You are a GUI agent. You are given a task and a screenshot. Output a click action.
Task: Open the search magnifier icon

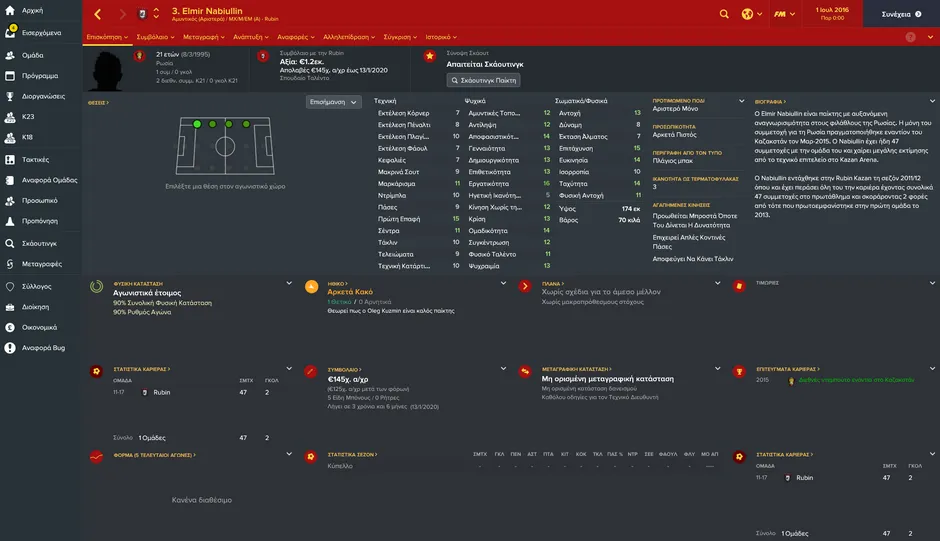coord(724,14)
